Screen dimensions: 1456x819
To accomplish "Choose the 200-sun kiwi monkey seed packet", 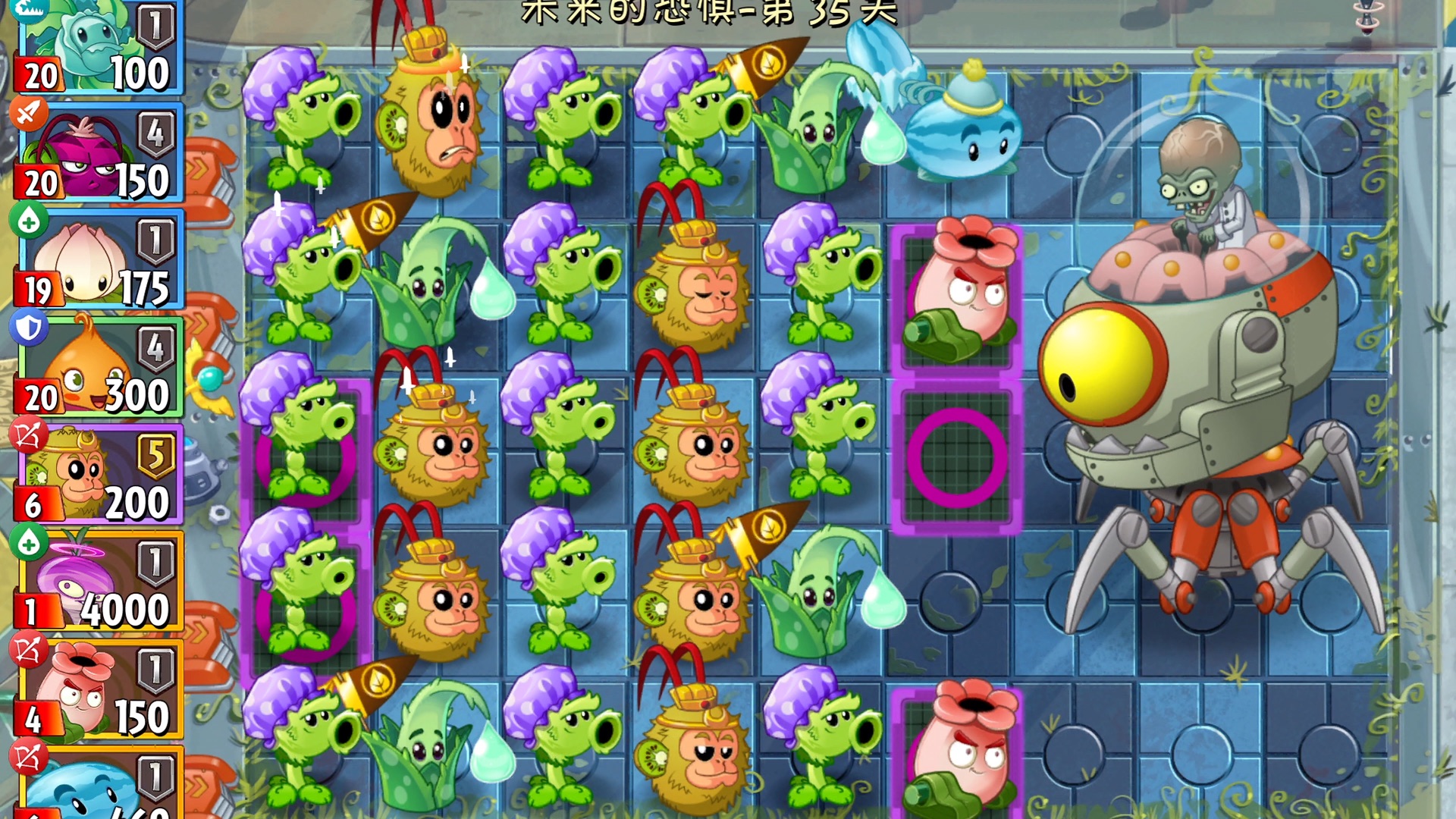I will pyautogui.click(x=99, y=475).
